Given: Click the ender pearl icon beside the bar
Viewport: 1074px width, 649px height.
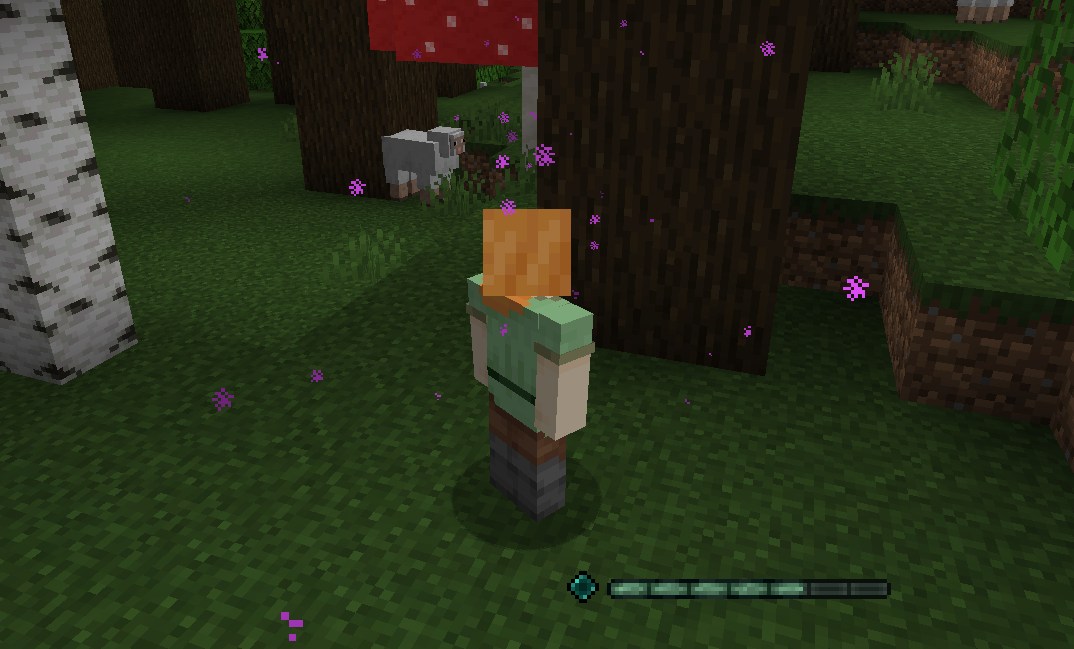Looking at the screenshot, I should (583, 587).
